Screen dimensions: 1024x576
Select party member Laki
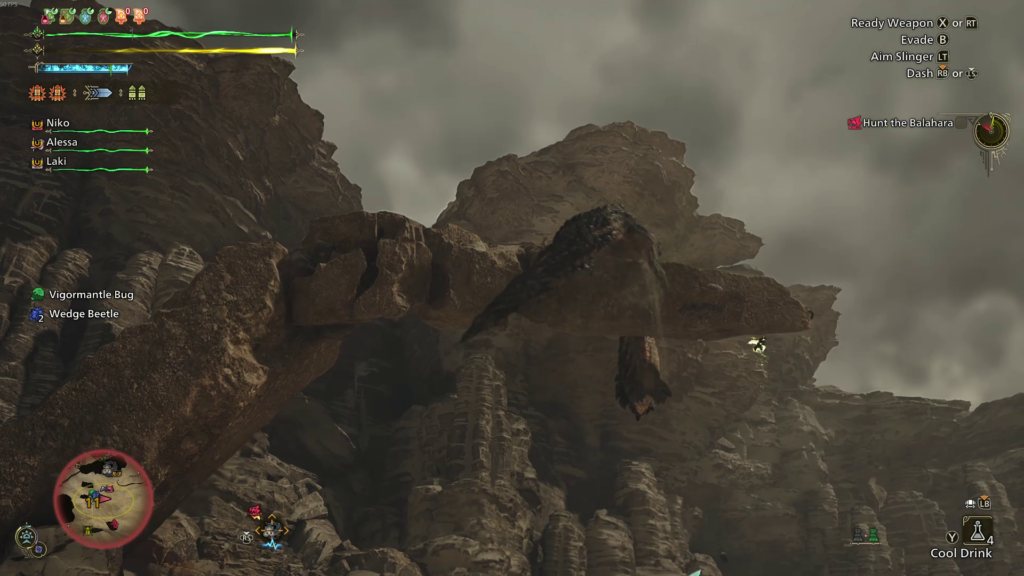pos(57,161)
